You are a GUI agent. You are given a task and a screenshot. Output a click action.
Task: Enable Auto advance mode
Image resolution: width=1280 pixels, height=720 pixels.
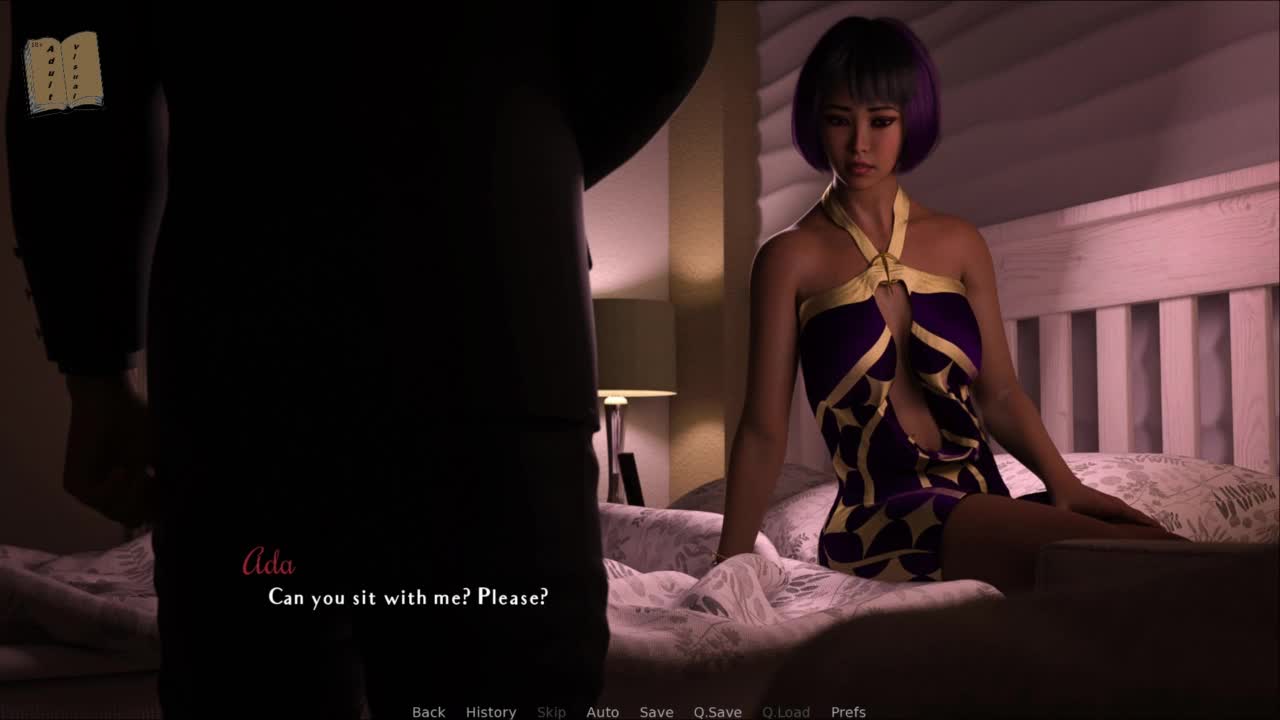point(602,712)
